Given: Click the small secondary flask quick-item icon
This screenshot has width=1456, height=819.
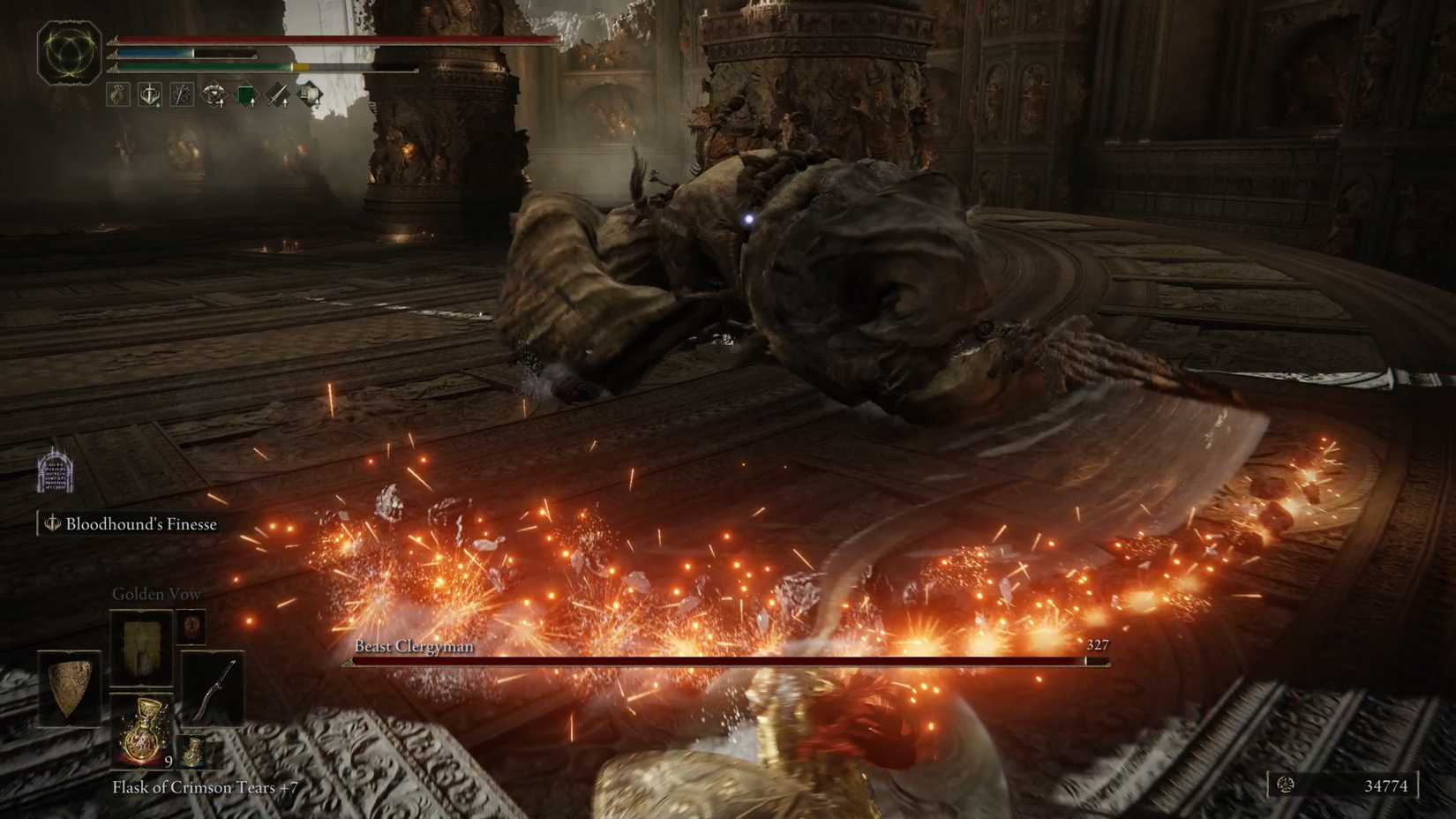Looking at the screenshot, I should click(194, 752).
